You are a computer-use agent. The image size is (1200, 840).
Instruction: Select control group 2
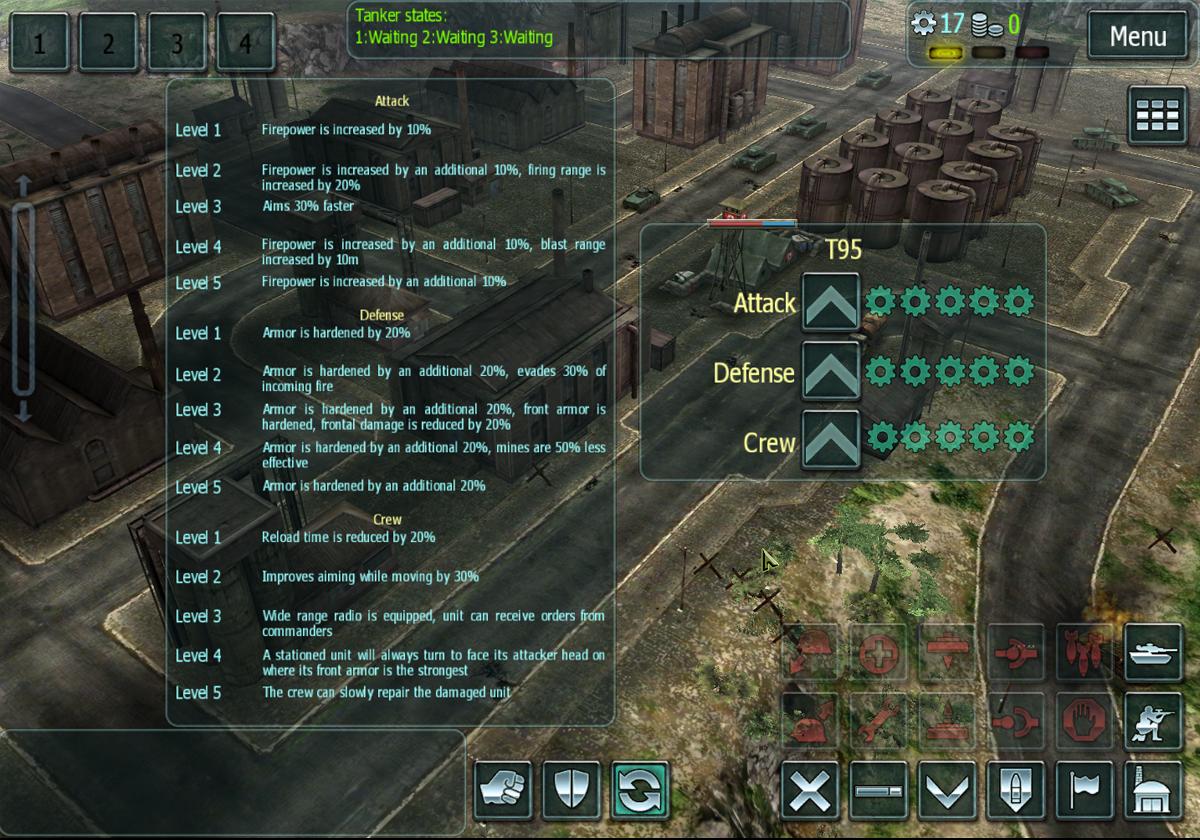(x=108, y=43)
